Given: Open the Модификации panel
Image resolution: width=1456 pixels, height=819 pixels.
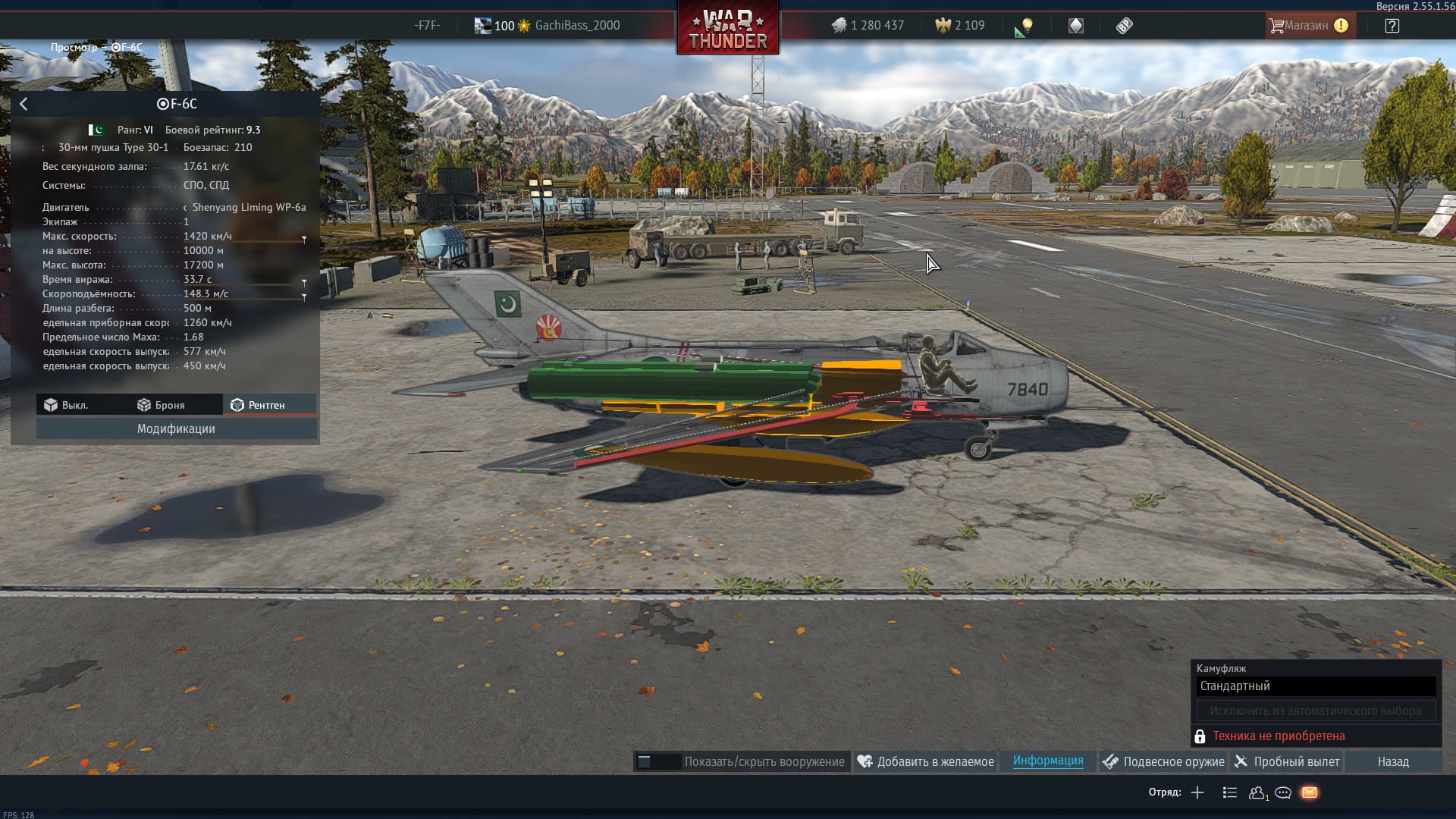Looking at the screenshot, I should click(x=176, y=428).
